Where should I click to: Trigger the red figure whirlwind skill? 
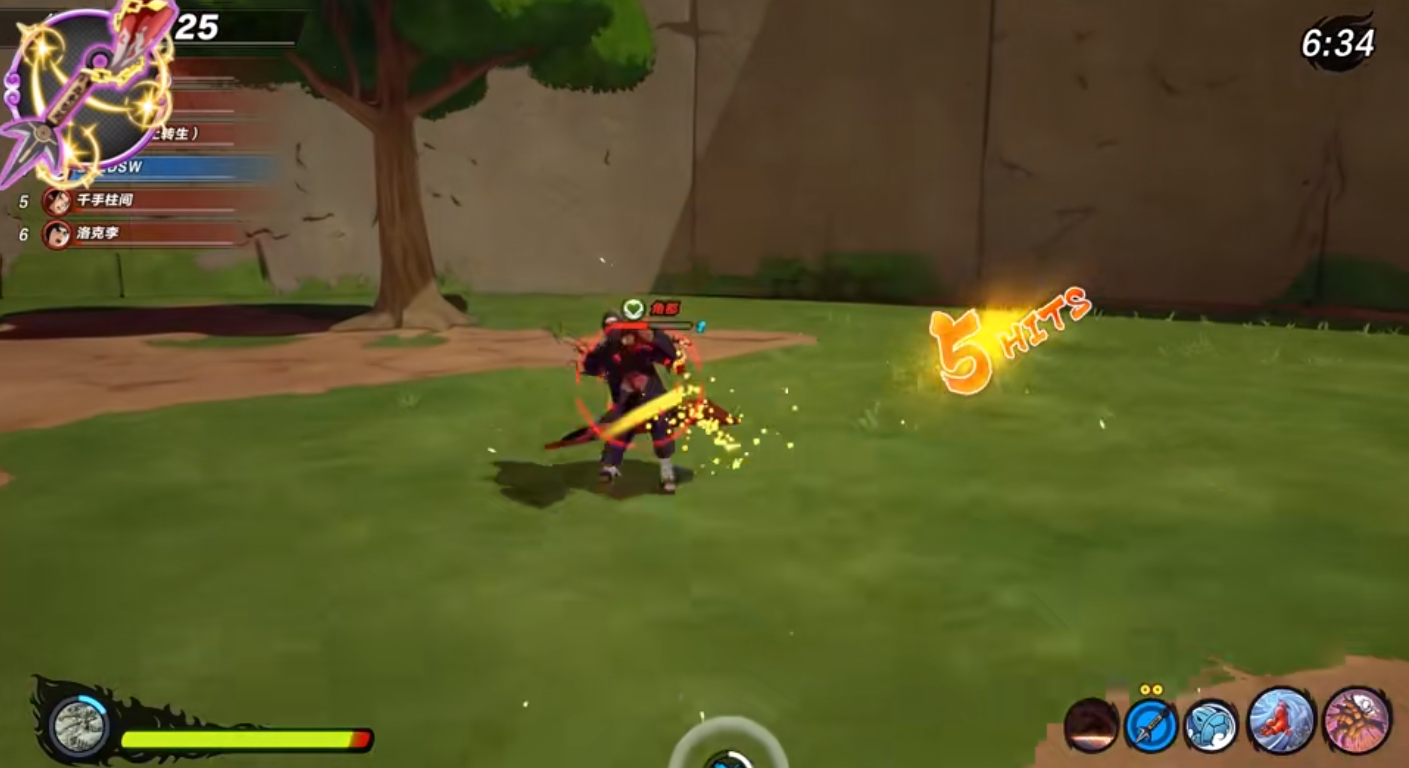point(1280,720)
